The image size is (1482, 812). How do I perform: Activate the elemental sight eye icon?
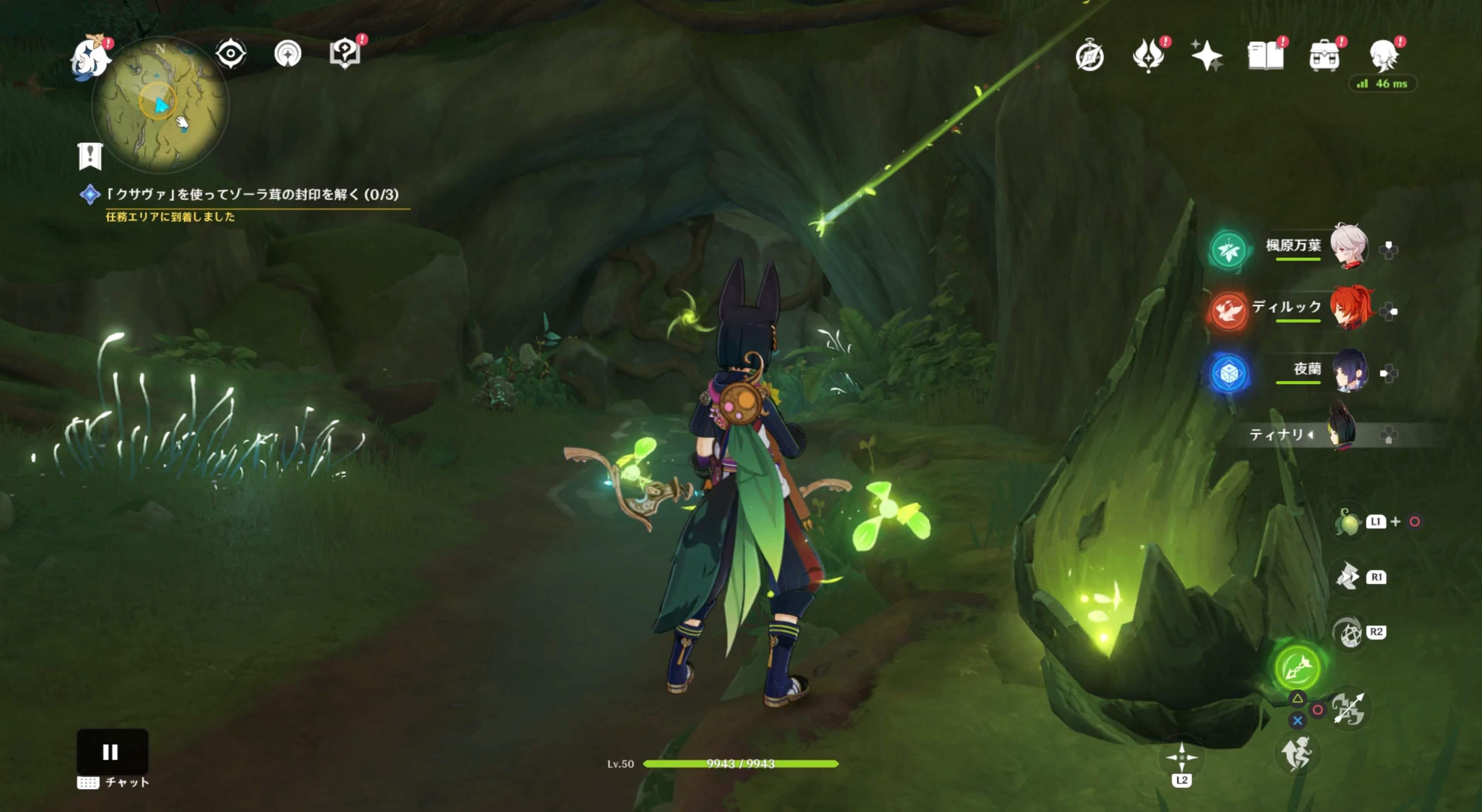(231, 54)
